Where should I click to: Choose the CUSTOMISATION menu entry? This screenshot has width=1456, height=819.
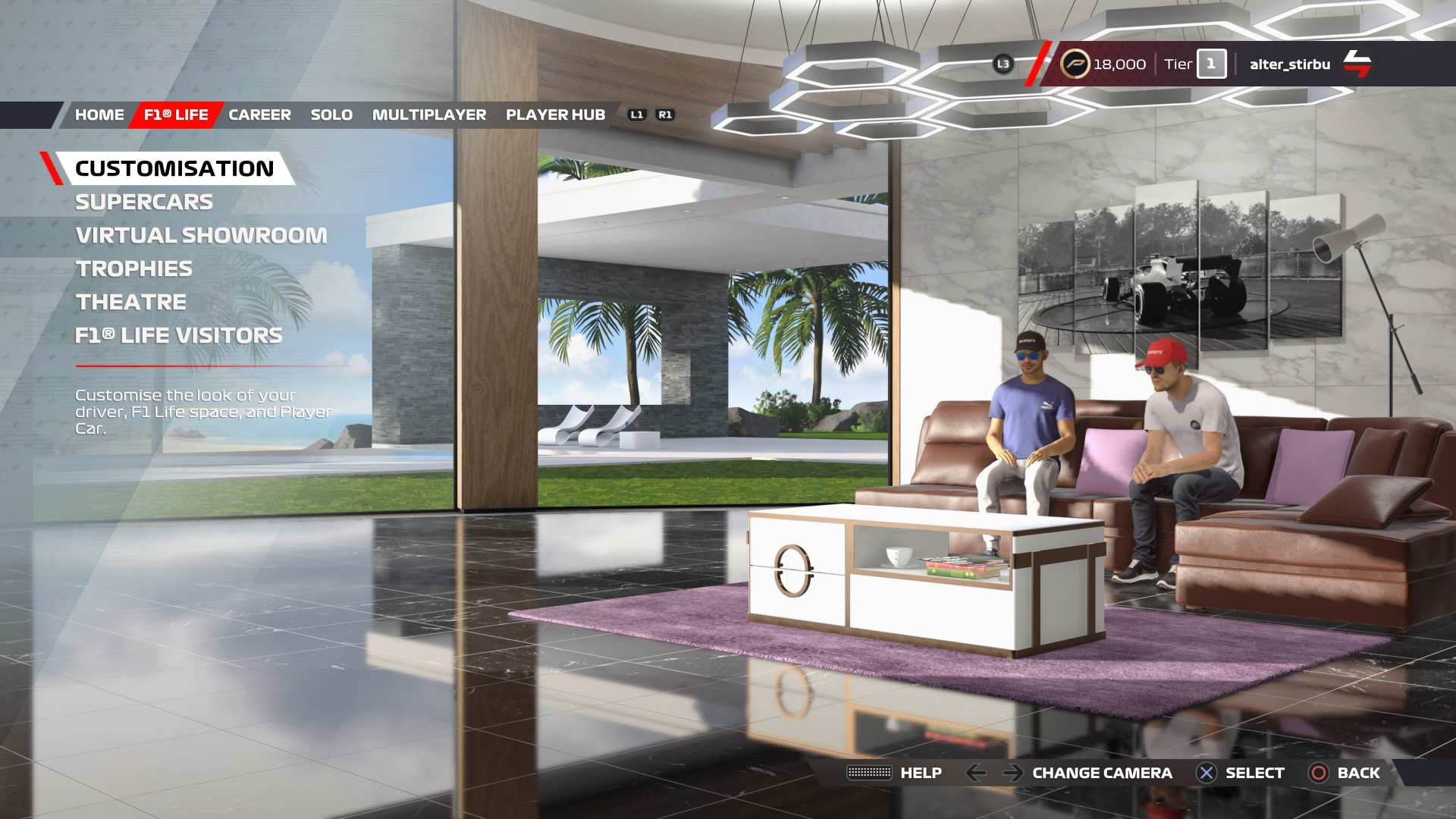[174, 168]
